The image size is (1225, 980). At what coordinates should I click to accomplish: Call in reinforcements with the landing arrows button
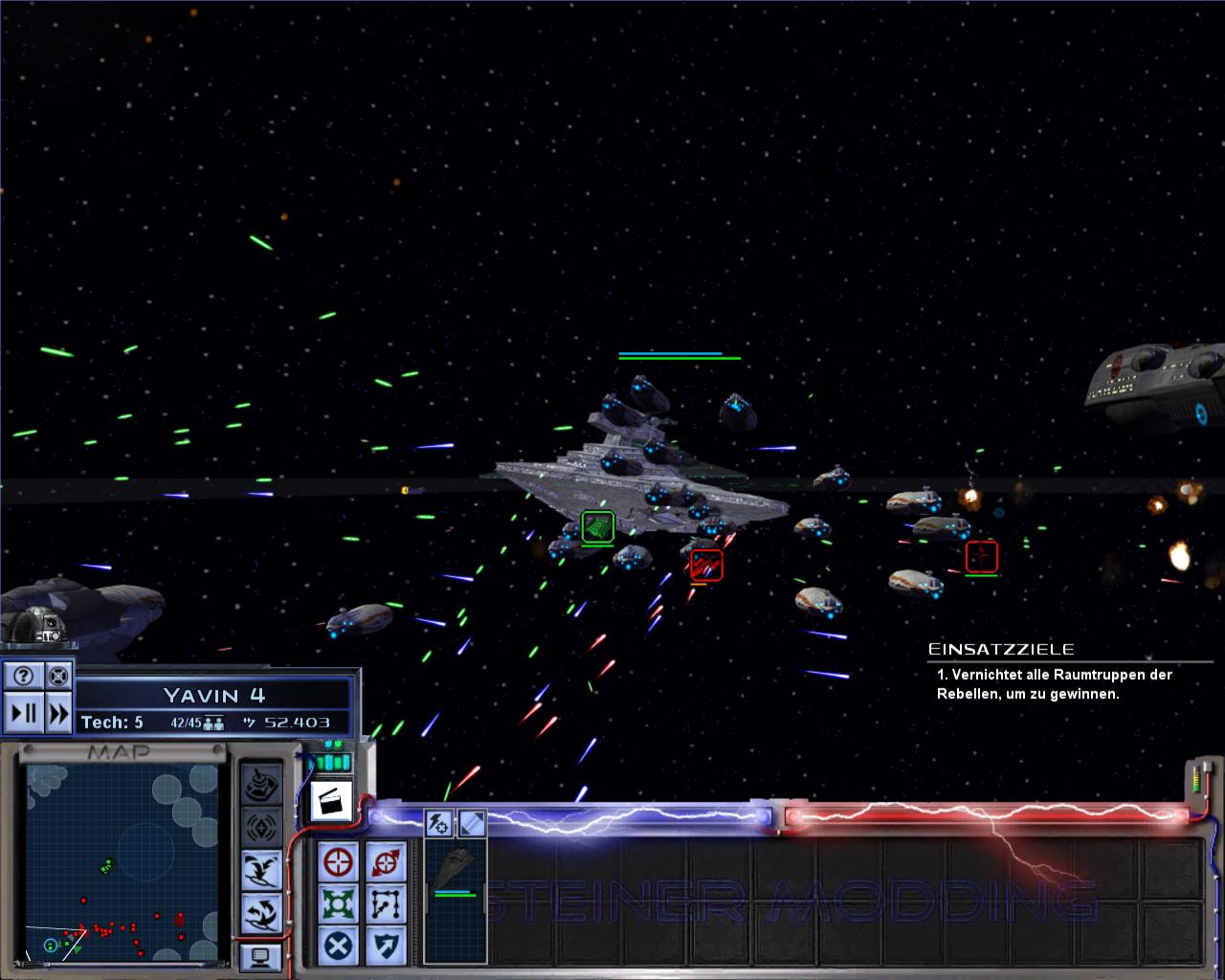point(261,870)
